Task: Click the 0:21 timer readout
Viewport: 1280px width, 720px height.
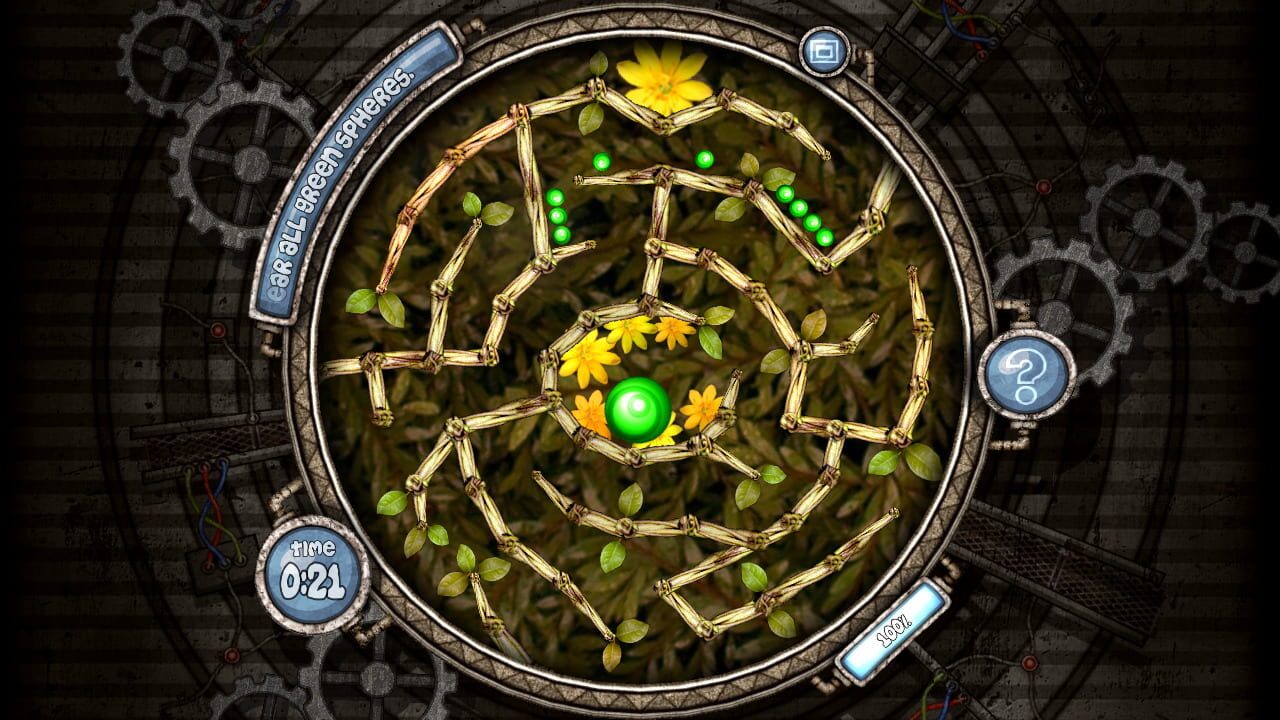Action: (x=310, y=582)
